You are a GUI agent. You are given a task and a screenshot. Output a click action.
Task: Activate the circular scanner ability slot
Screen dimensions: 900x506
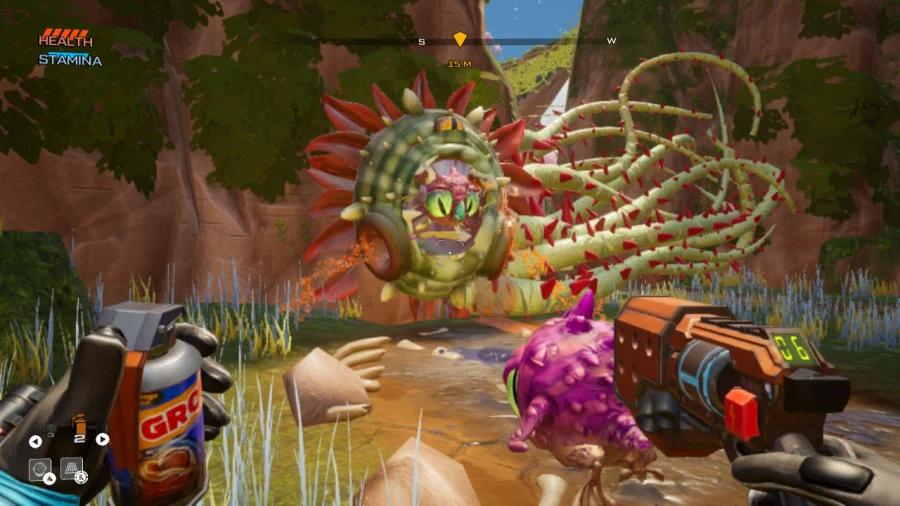[x=40, y=467]
